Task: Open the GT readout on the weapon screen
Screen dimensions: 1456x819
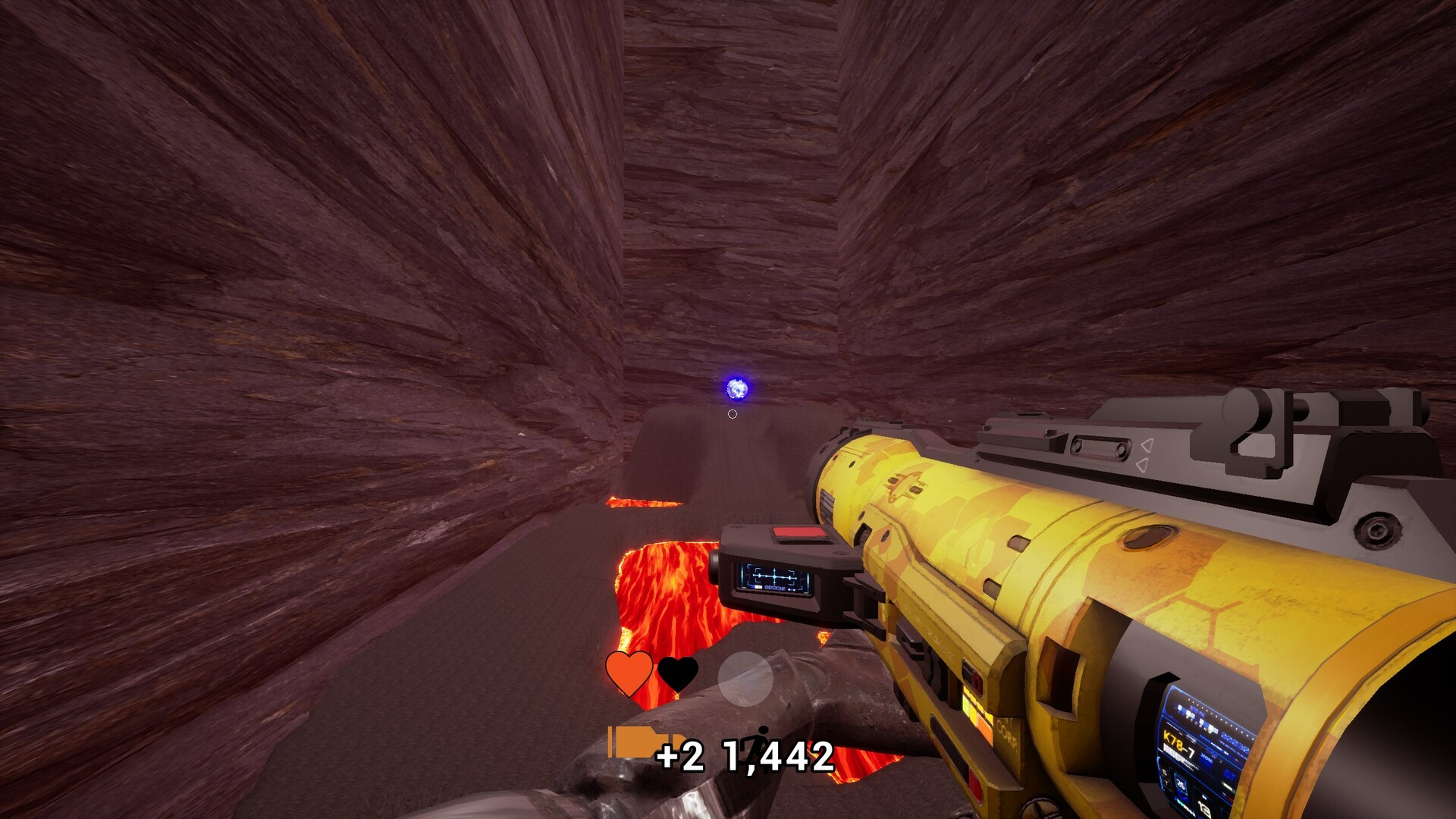Action: 1230,775
